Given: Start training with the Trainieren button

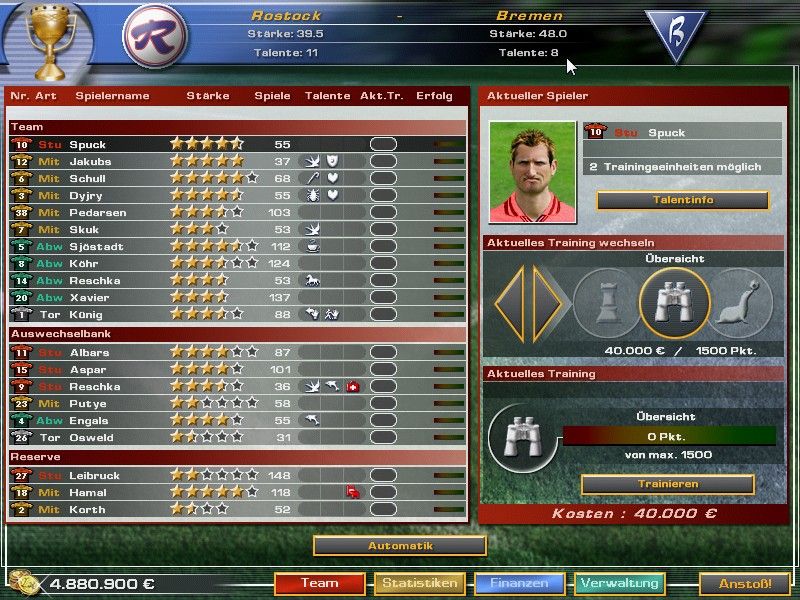Looking at the screenshot, I should [x=667, y=484].
